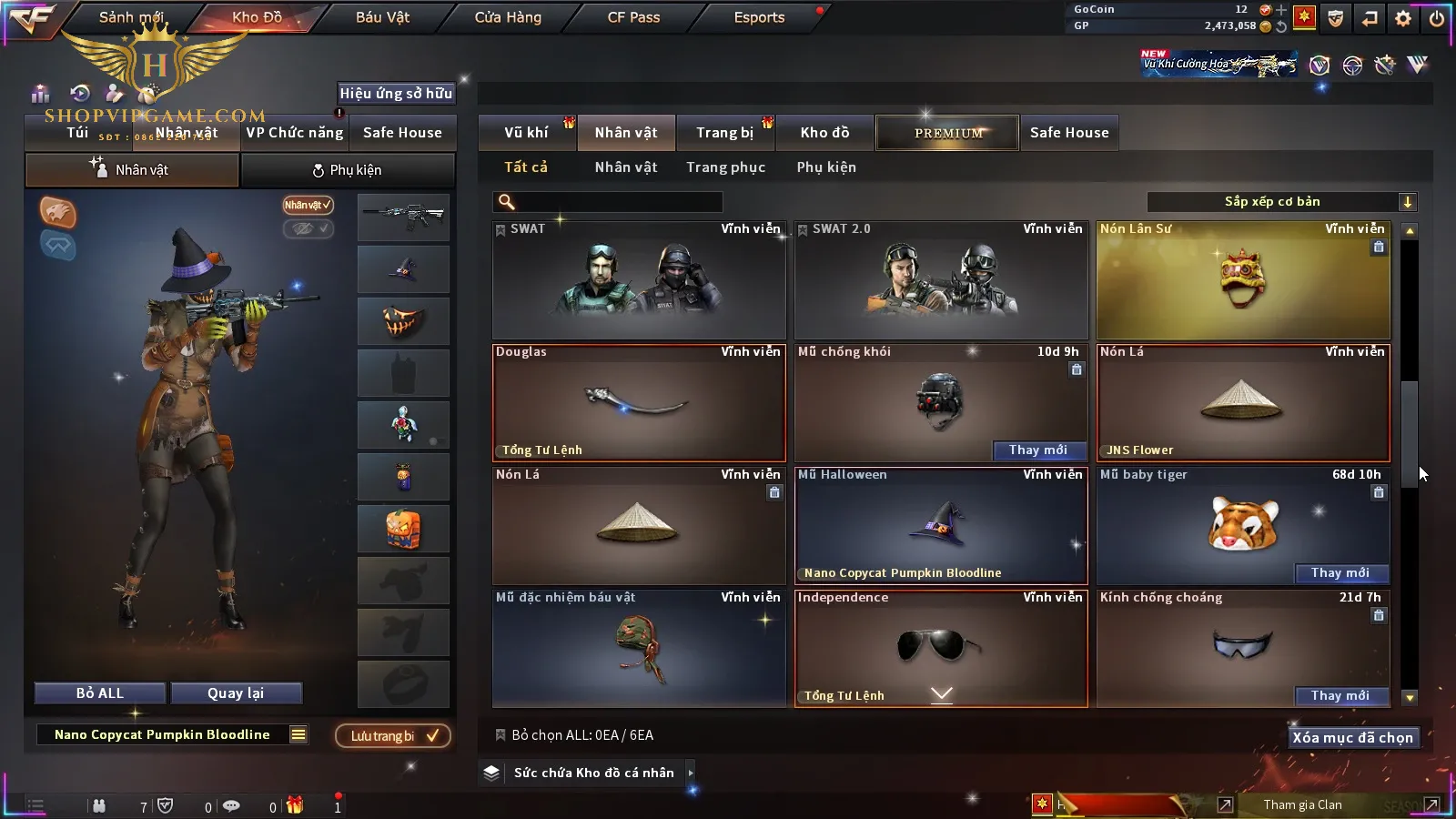Renew Mũ baby tiger with Thay mới
1456x819 pixels.
1340,573
